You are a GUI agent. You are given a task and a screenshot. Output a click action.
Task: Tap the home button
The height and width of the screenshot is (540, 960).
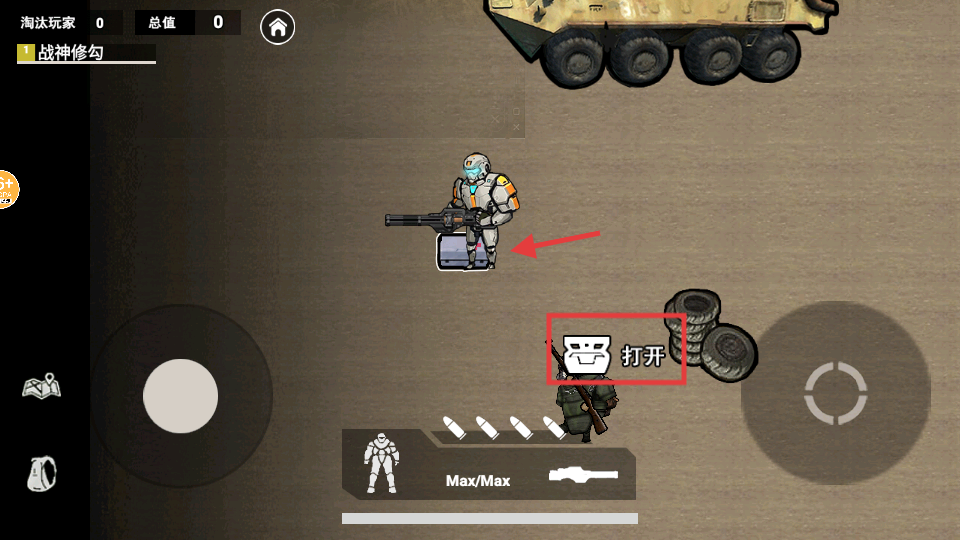pyautogui.click(x=278, y=28)
